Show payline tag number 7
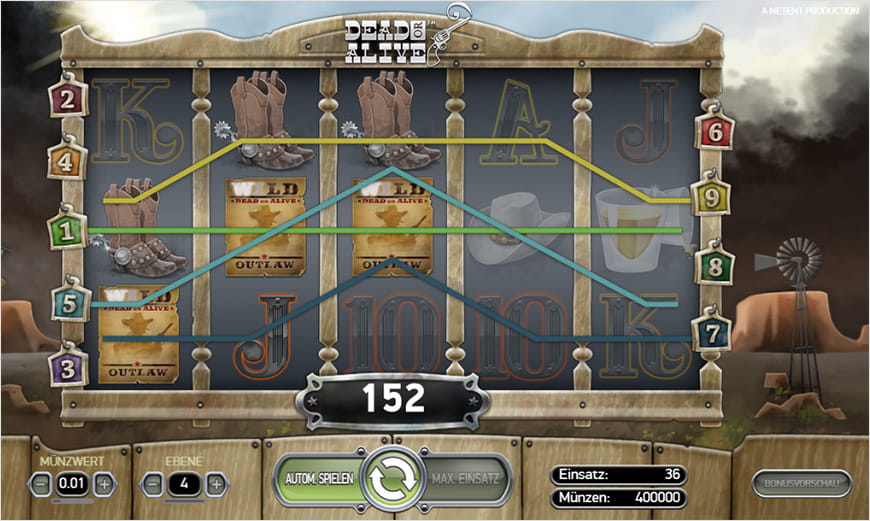The height and width of the screenshot is (521, 870). tap(712, 331)
